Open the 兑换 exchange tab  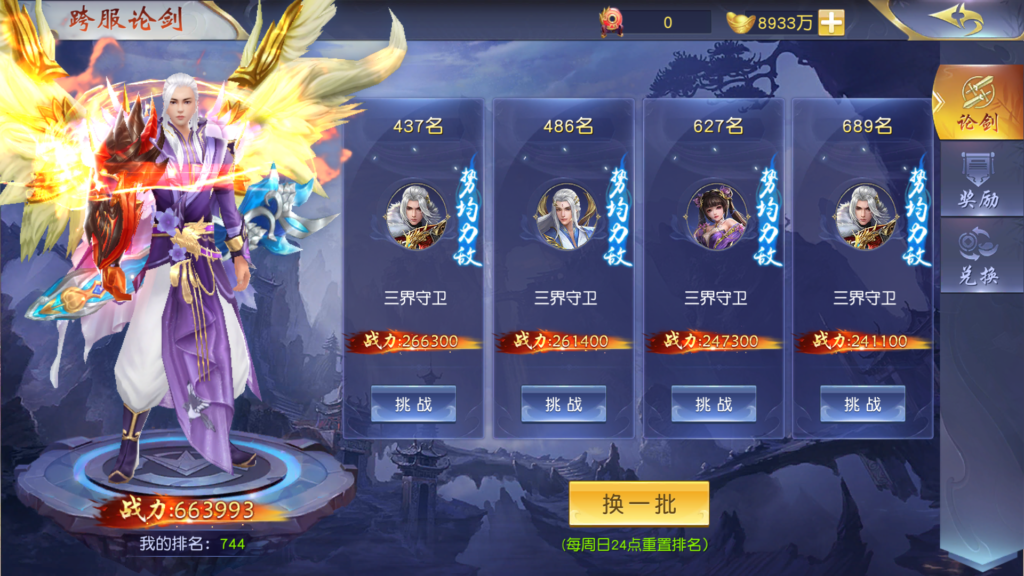(x=976, y=258)
